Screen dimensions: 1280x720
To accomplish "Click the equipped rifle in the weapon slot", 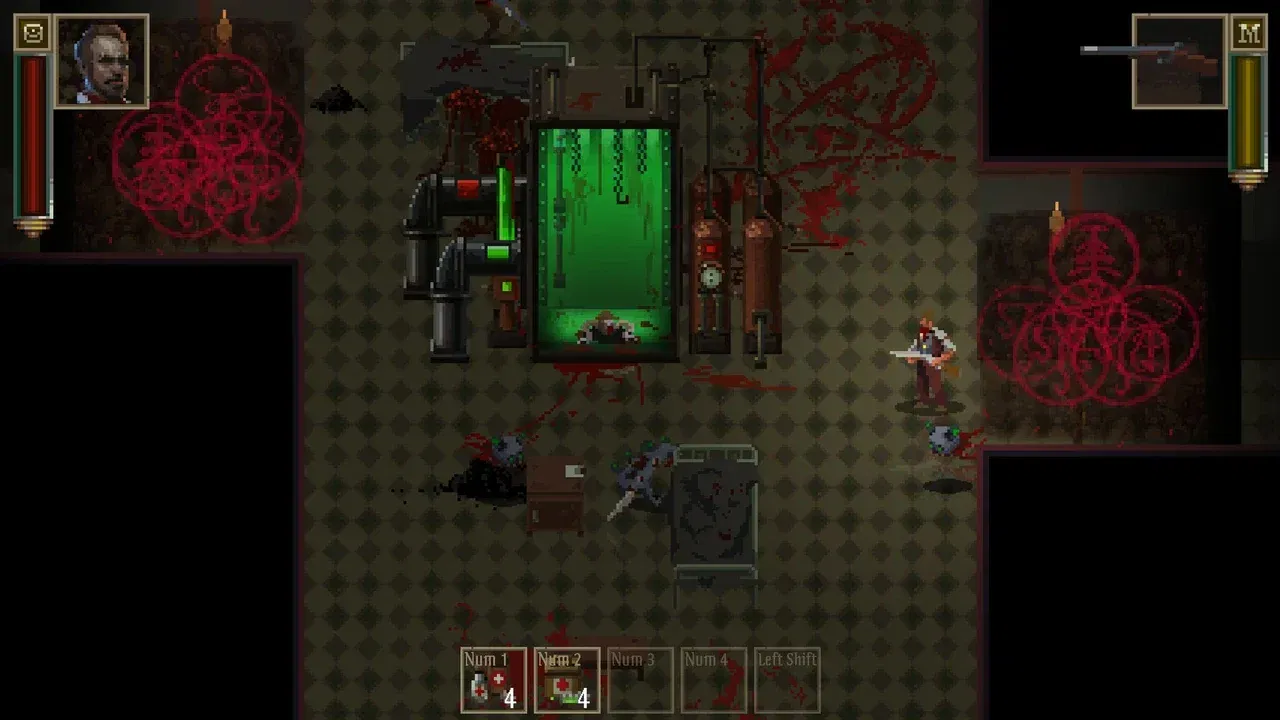I will point(1178,60).
